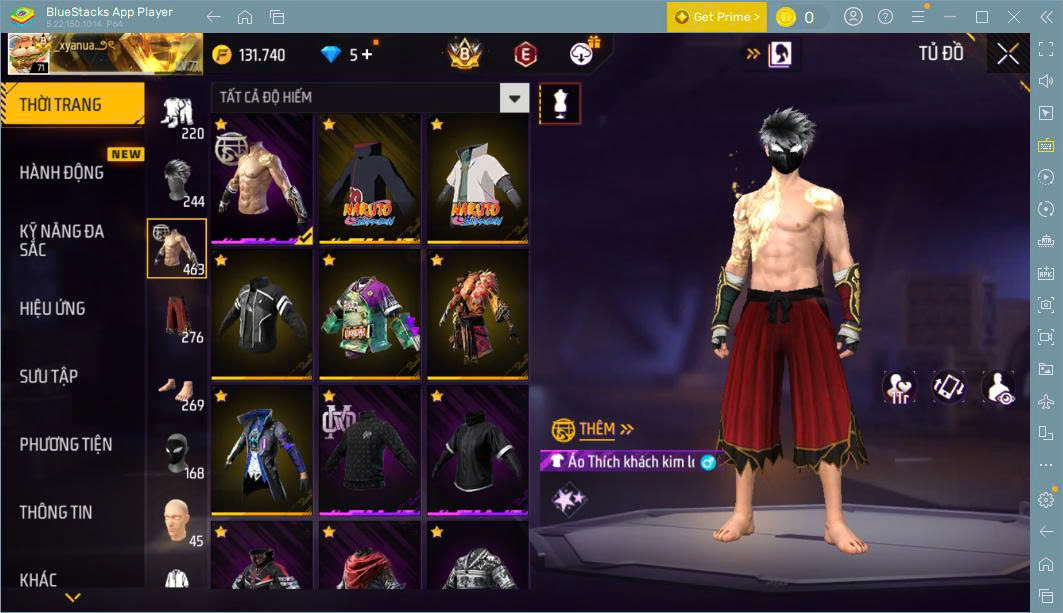Viewport: 1063px width, 613px height.
Task: Open the bare feet shoes subcategory
Action: pos(177,382)
